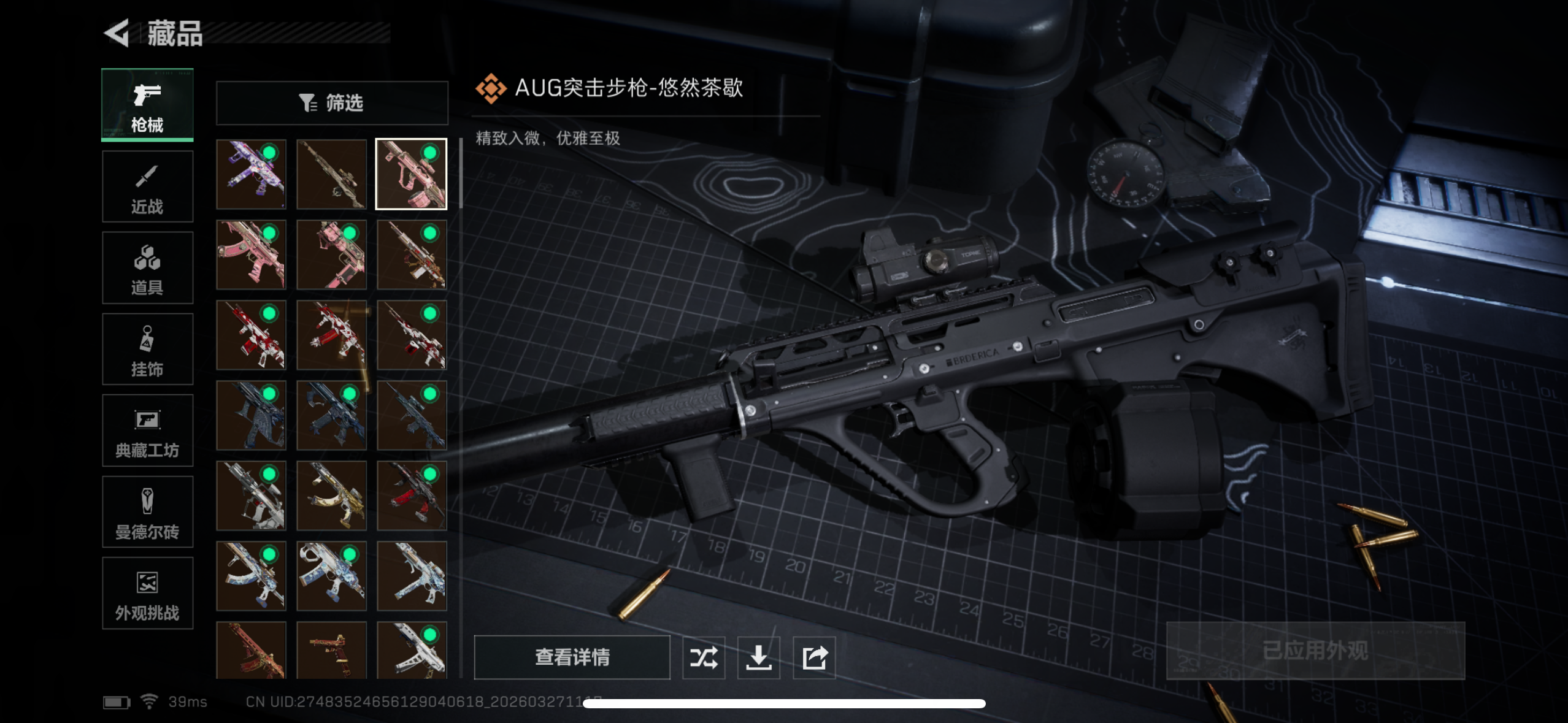Open the 筛选 filter panel
1568x723 pixels.
pyautogui.click(x=332, y=102)
